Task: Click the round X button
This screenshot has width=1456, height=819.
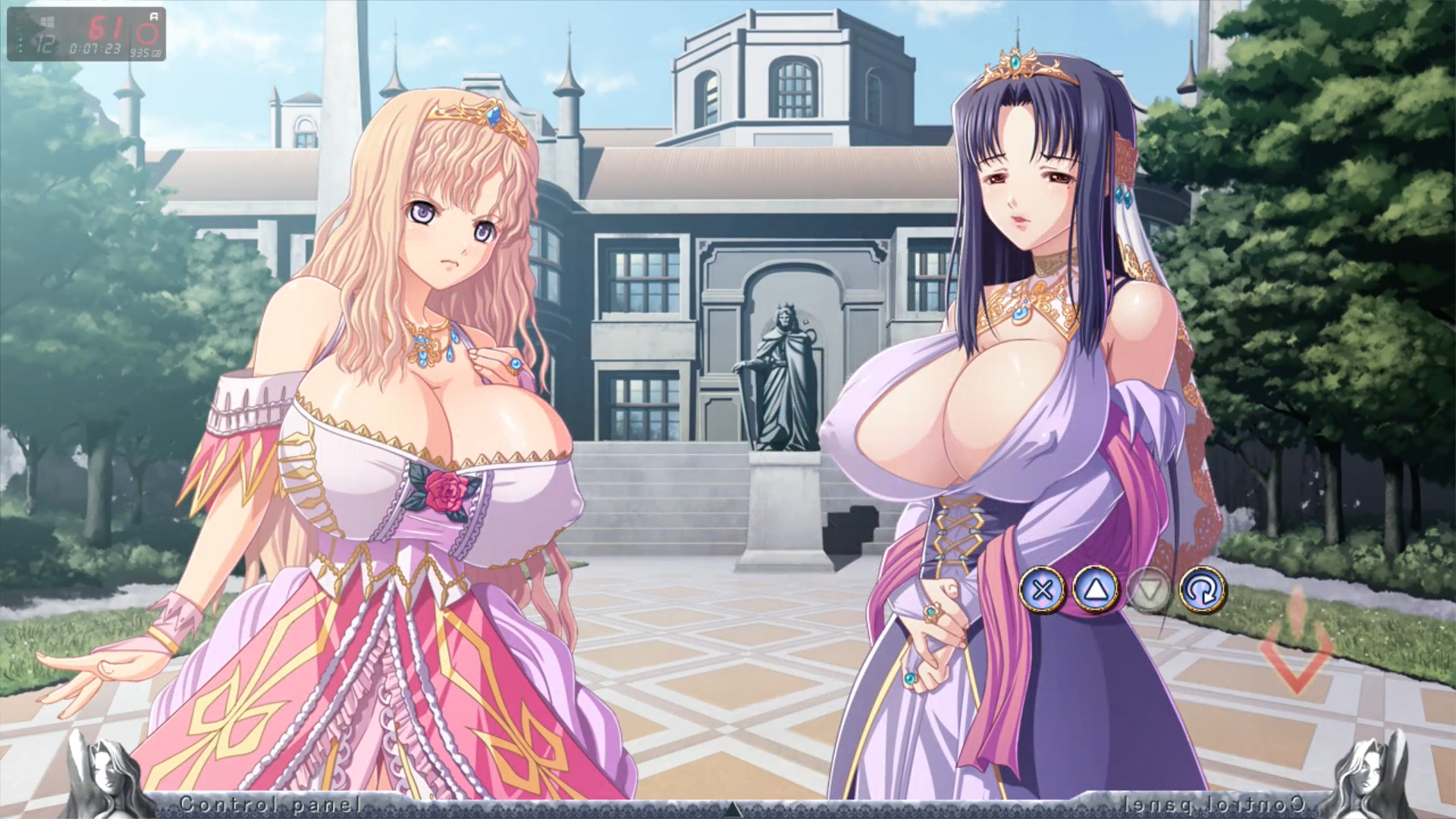Action: (x=1043, y=590)
